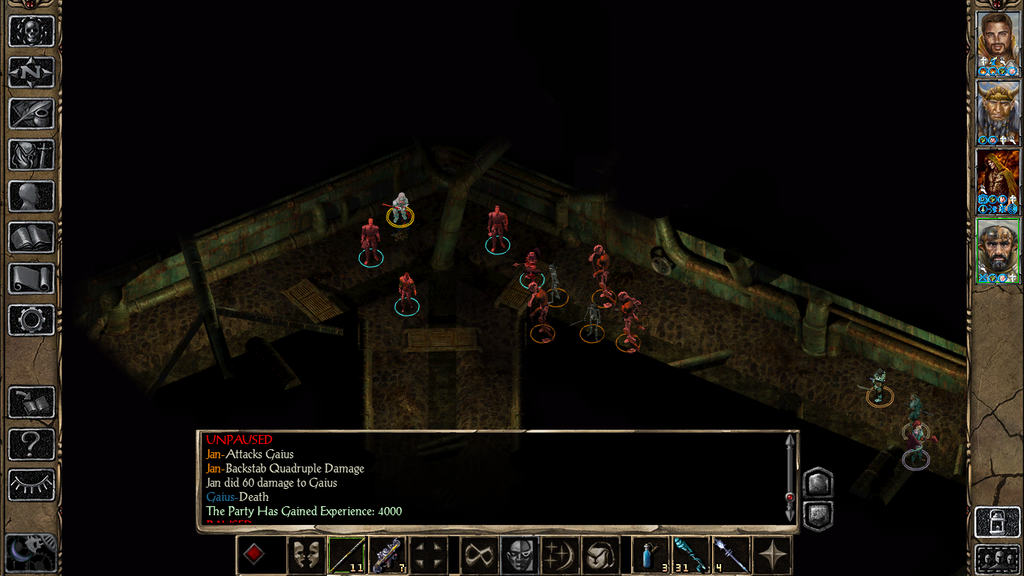Toggle the party AI lock button
Image resolution: width=1024 pixels, height=576 pixels.
pyautogui.click(x=997, y=522)
